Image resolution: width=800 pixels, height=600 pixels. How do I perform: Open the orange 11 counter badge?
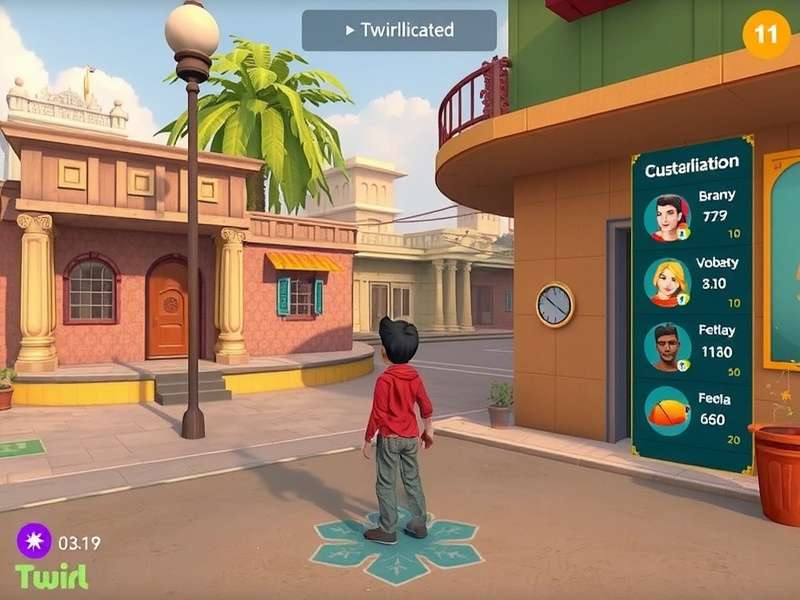(x=766, y=34)
